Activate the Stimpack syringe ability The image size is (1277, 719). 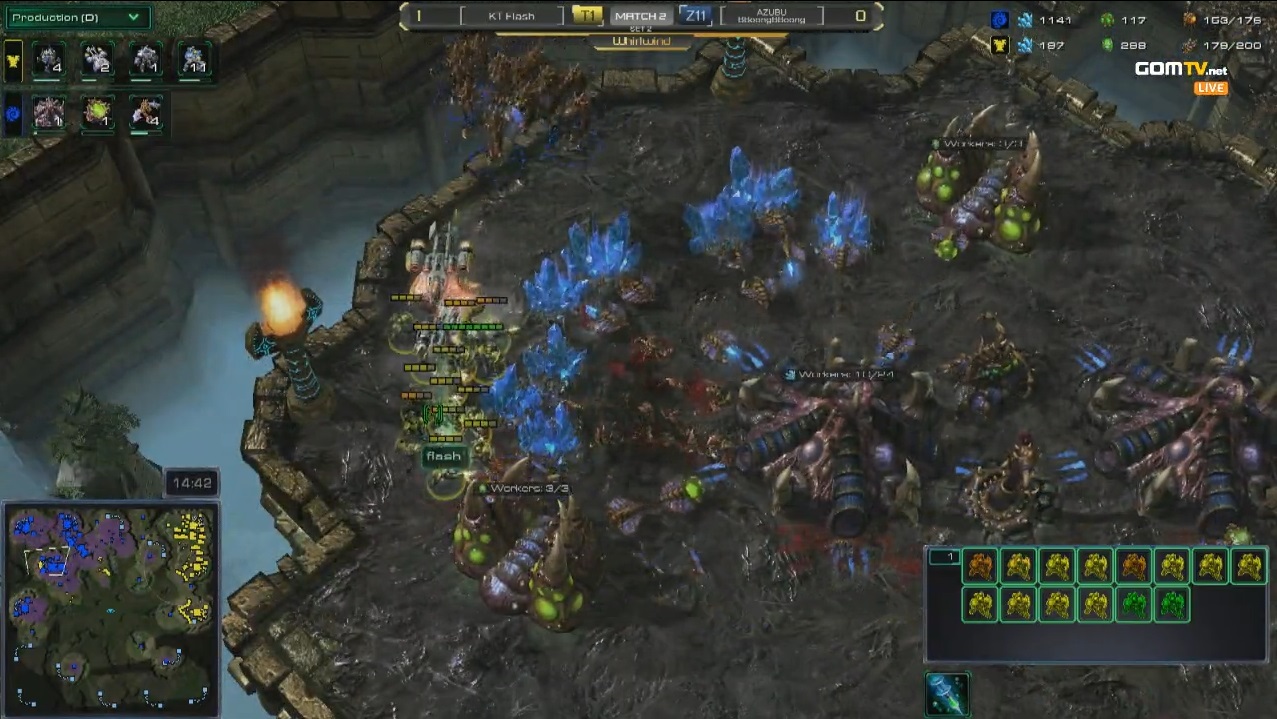click(x=947, y=694)
